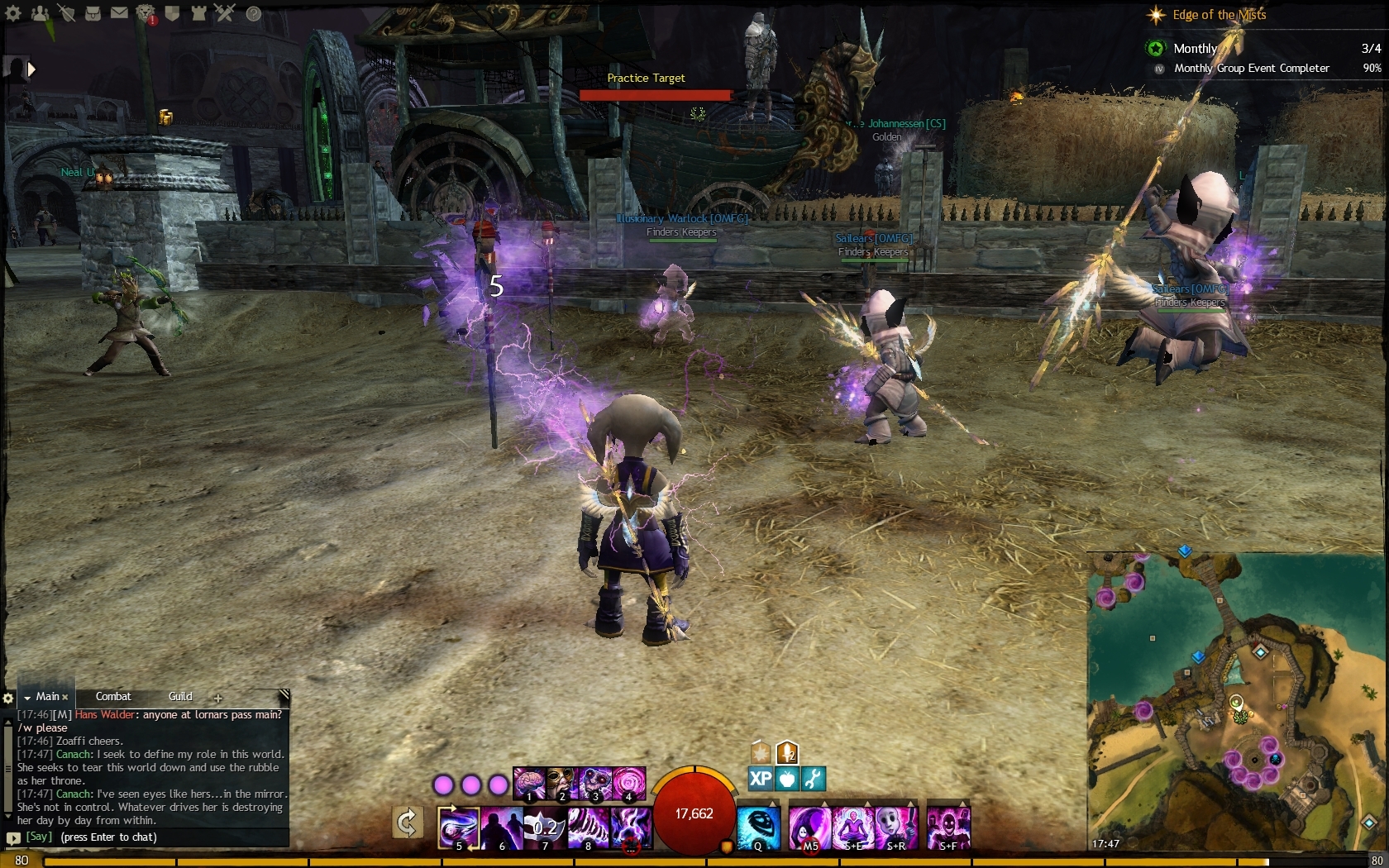Activate the brain shatter skill

pyautogui.click(x=529, y=782)
